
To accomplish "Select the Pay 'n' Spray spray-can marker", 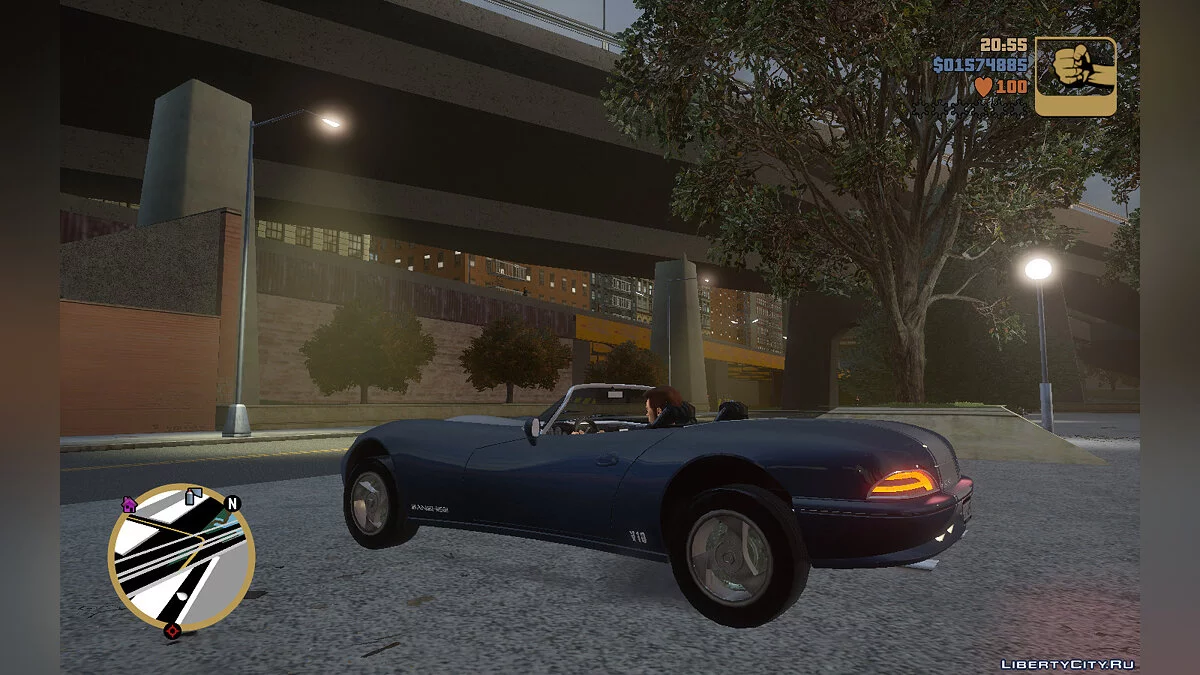I will pyautogui.click(x=194, y=494).
